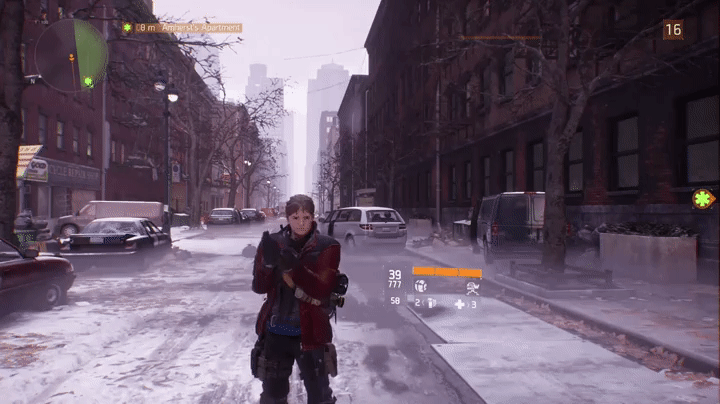Select the grenade icon
The height and width of the screenshot is (404, 720).
(431, 302)
